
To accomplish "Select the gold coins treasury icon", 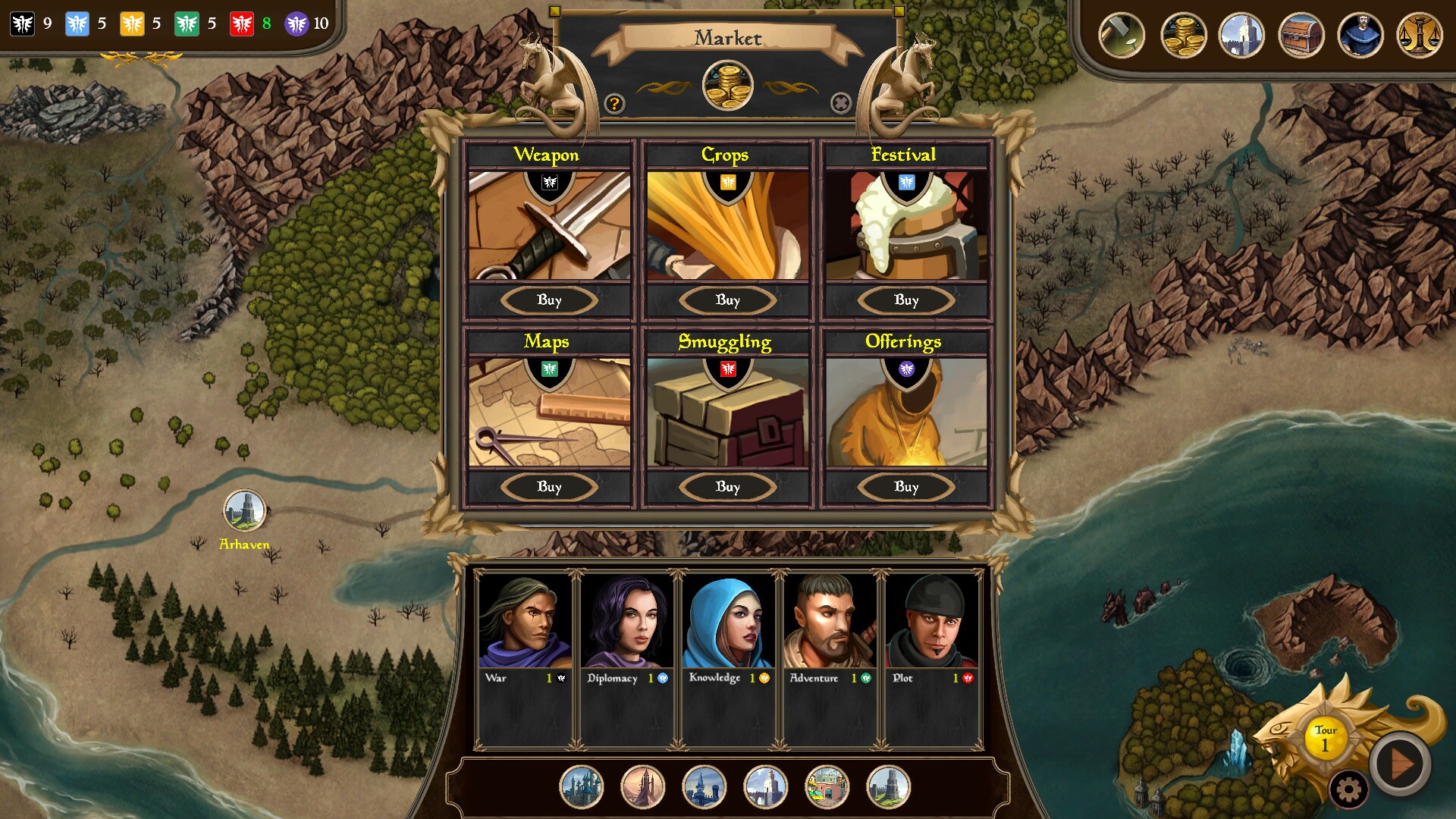I will [x=1184, y=35].
